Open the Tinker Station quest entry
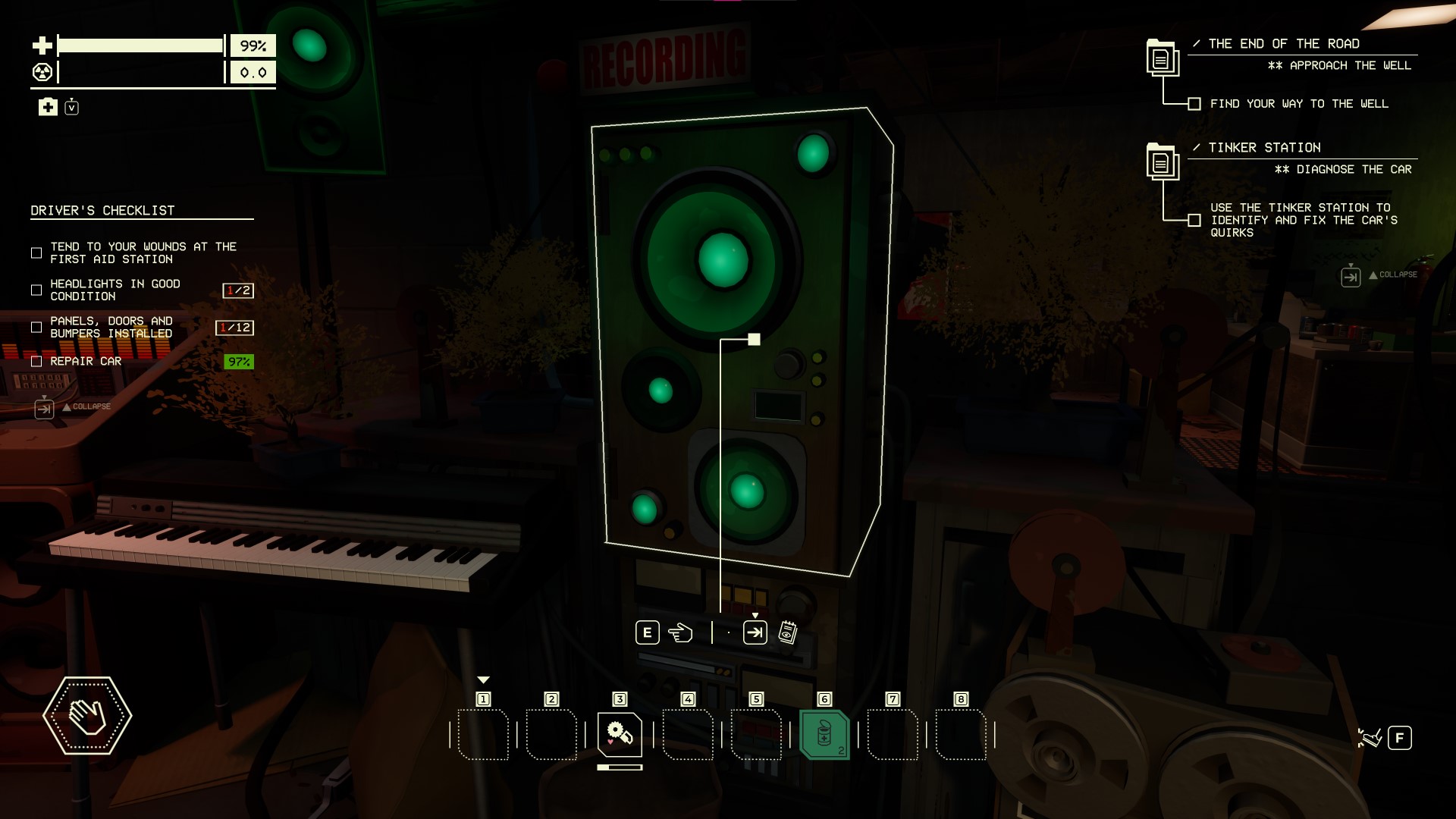 point(1162,162)
